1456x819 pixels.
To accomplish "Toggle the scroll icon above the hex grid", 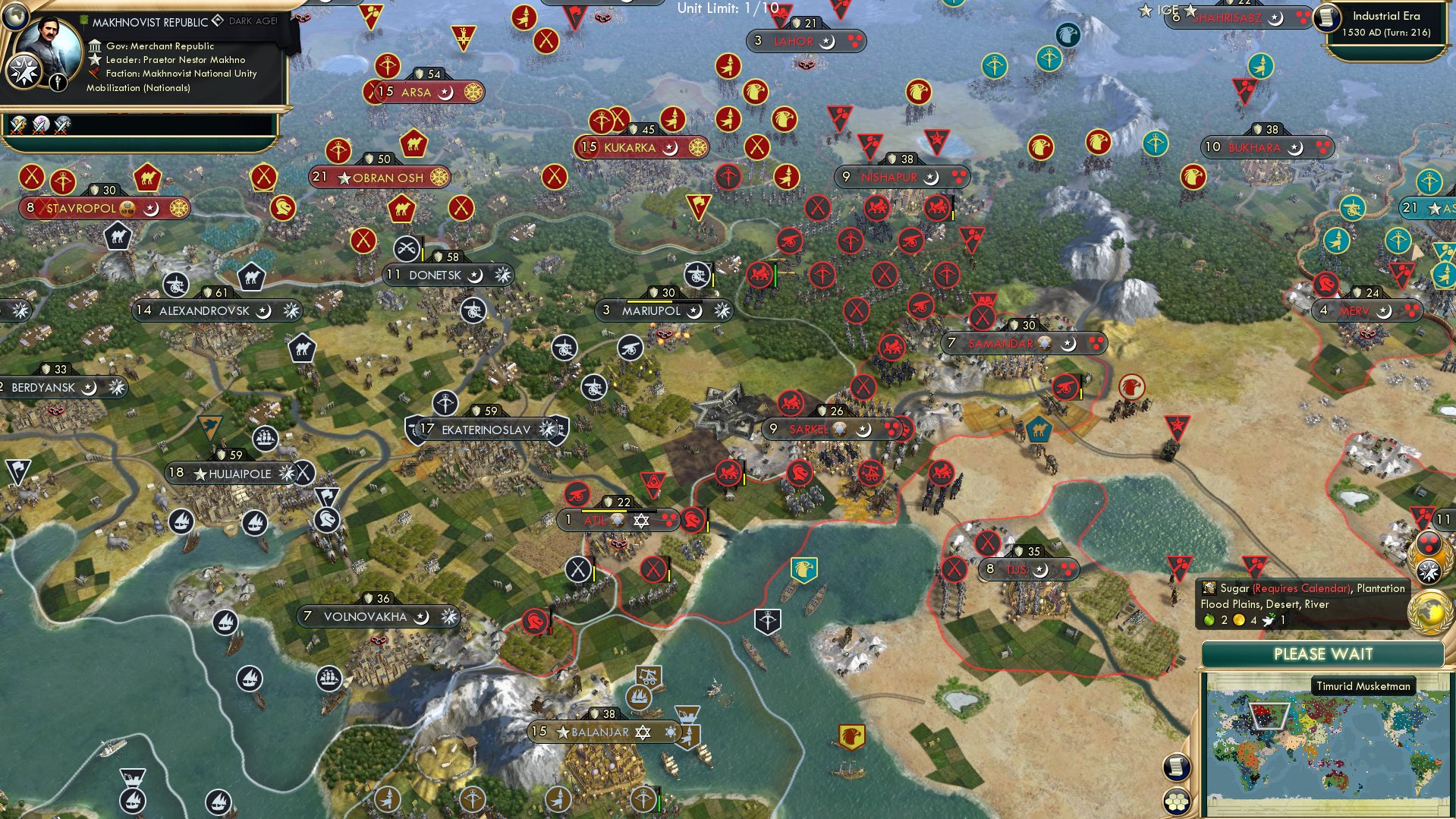I will pyautogui.click(x=1178, y=767).
